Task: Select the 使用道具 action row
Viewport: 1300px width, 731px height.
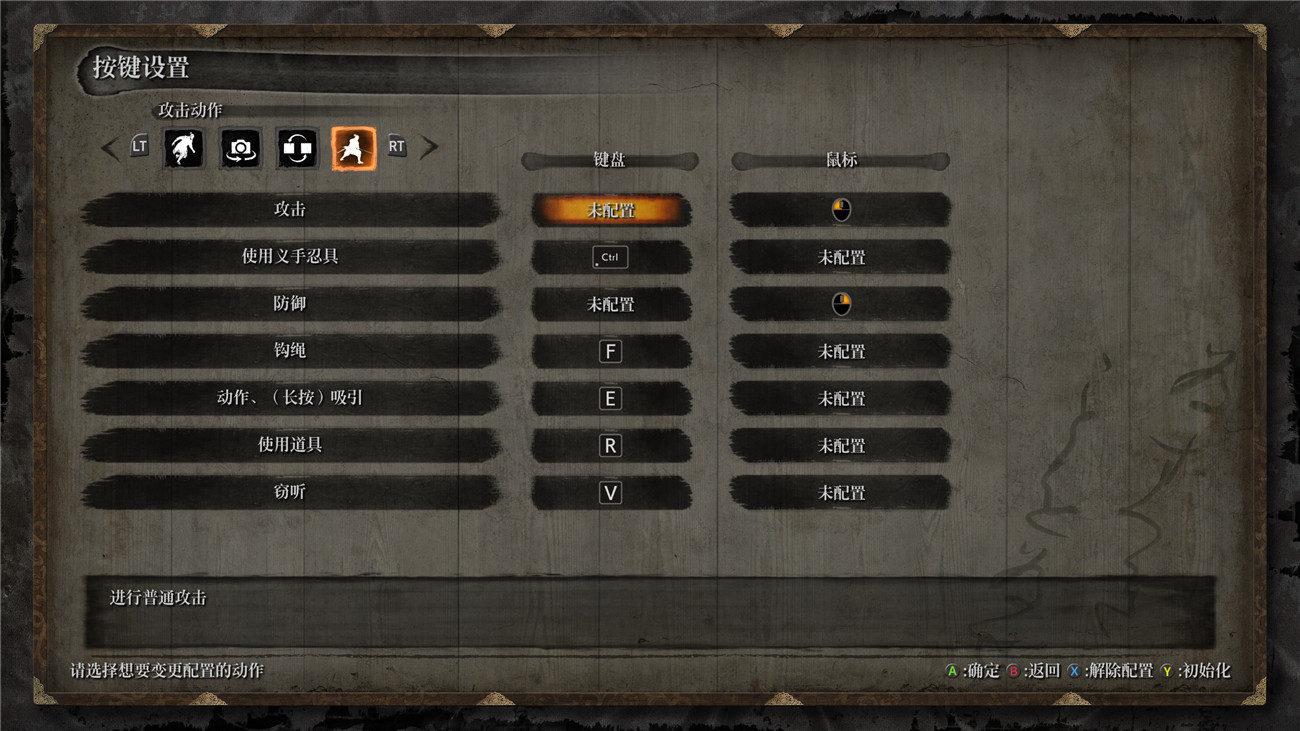Action: (290, 445)
